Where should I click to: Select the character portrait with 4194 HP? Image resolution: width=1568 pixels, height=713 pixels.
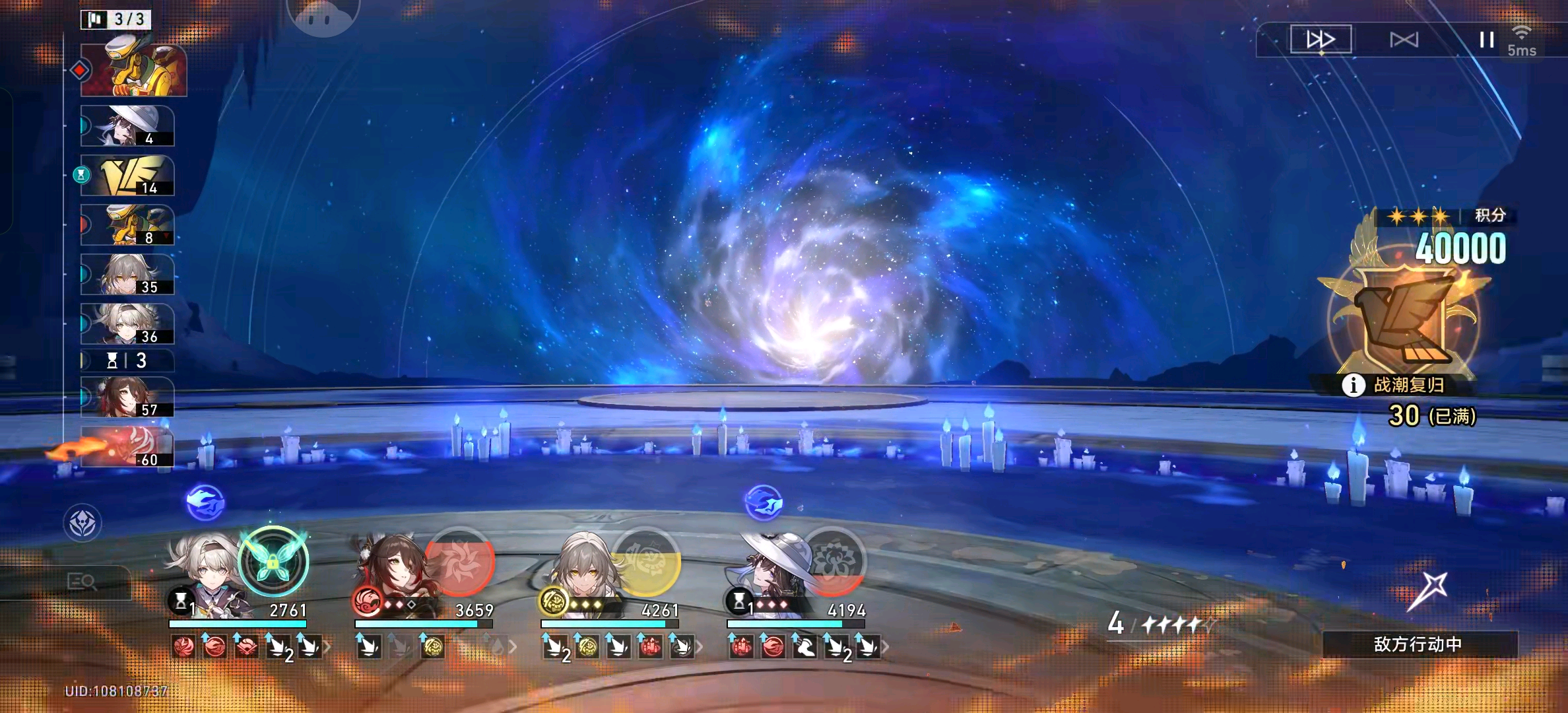[764, 576]
